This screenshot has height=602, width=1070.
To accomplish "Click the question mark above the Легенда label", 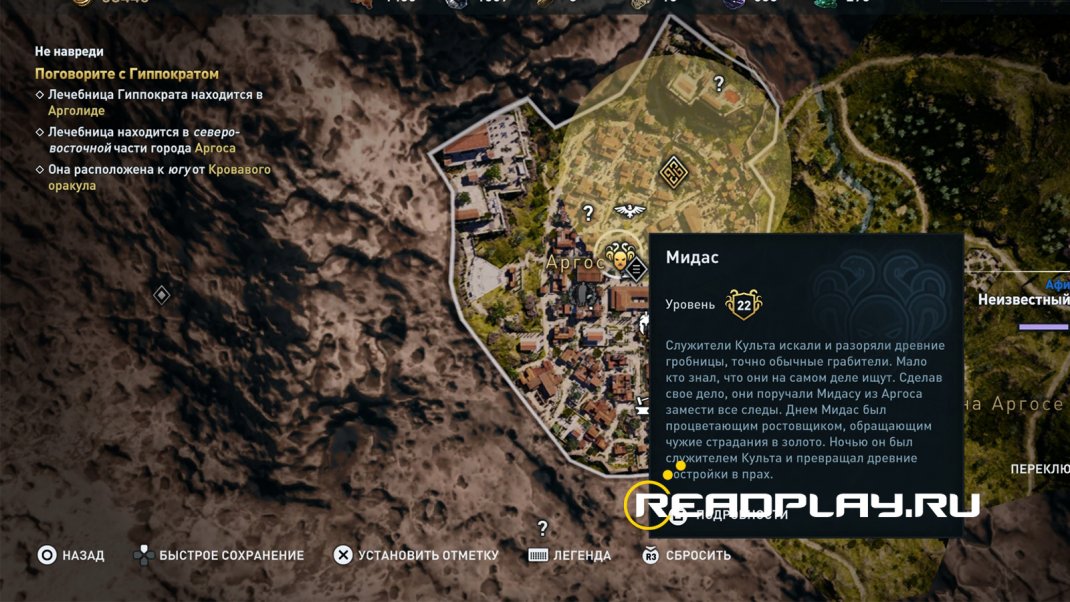I will click(542, 528).
